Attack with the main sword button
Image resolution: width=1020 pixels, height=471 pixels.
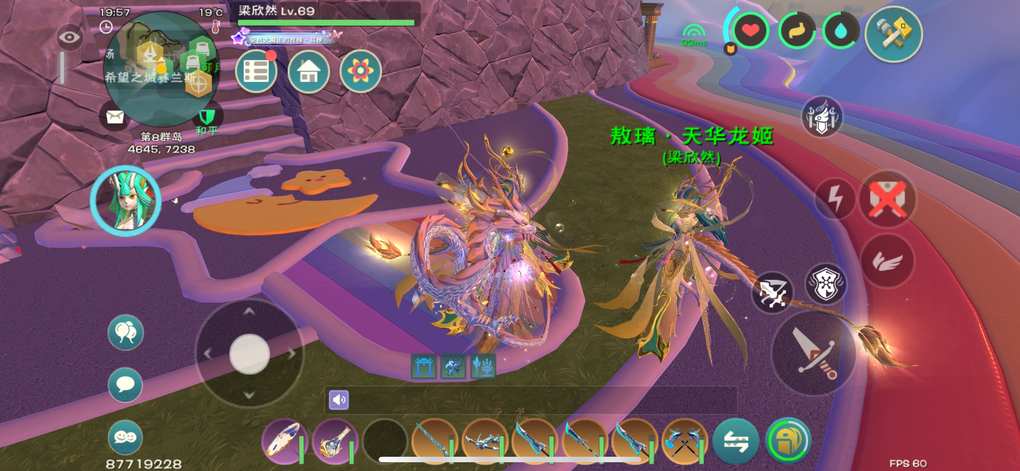[x=813, y=352]
